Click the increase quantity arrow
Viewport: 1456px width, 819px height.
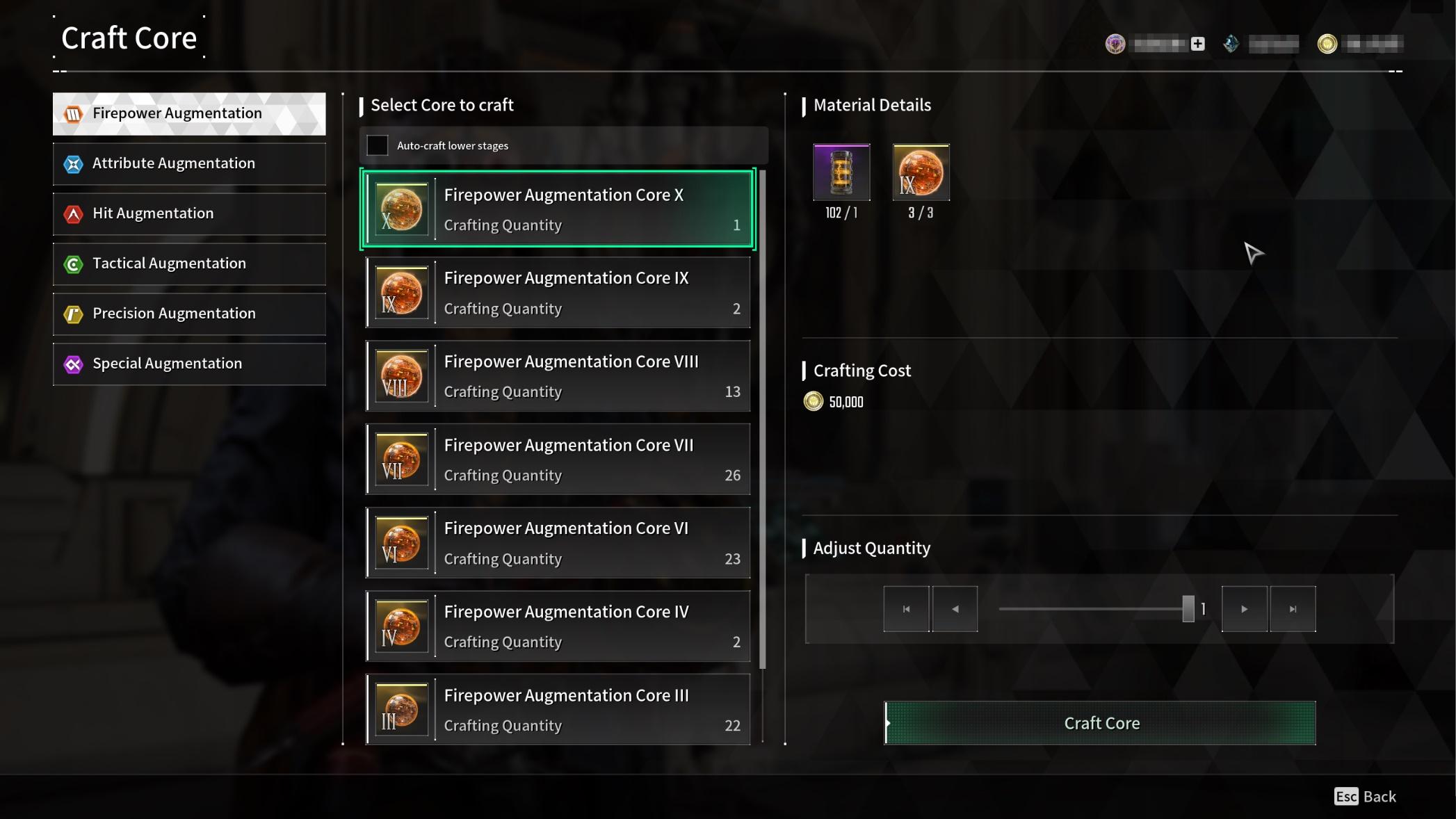pos(1244,608)
